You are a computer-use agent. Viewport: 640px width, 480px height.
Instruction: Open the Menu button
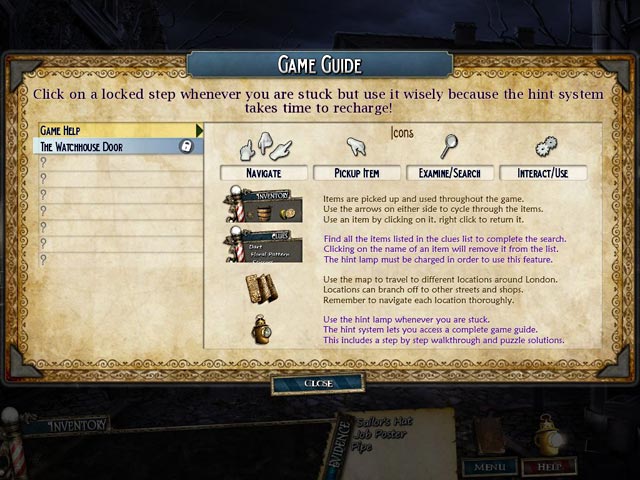488,465
